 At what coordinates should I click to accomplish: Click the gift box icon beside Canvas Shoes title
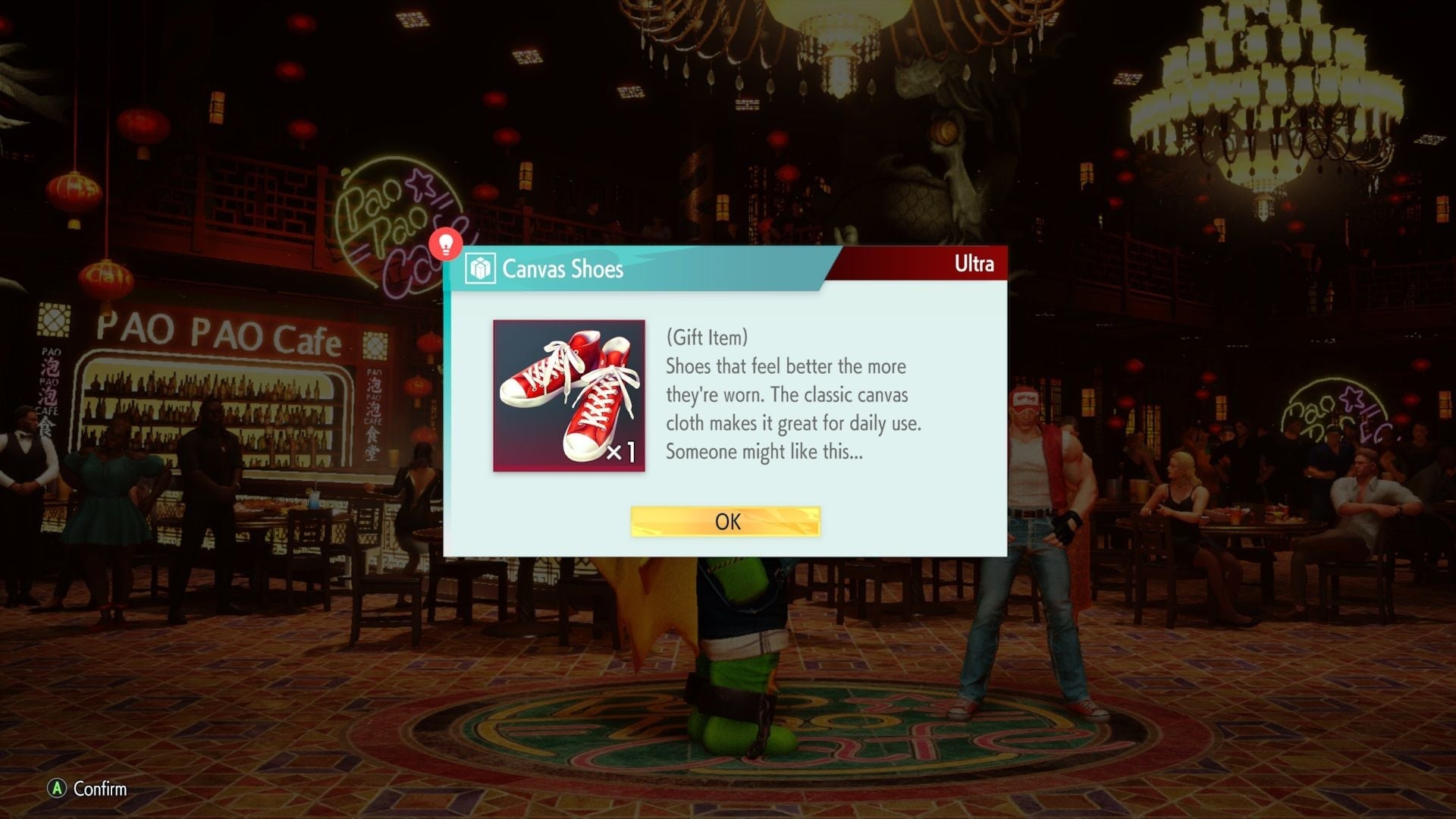point(480,269)
